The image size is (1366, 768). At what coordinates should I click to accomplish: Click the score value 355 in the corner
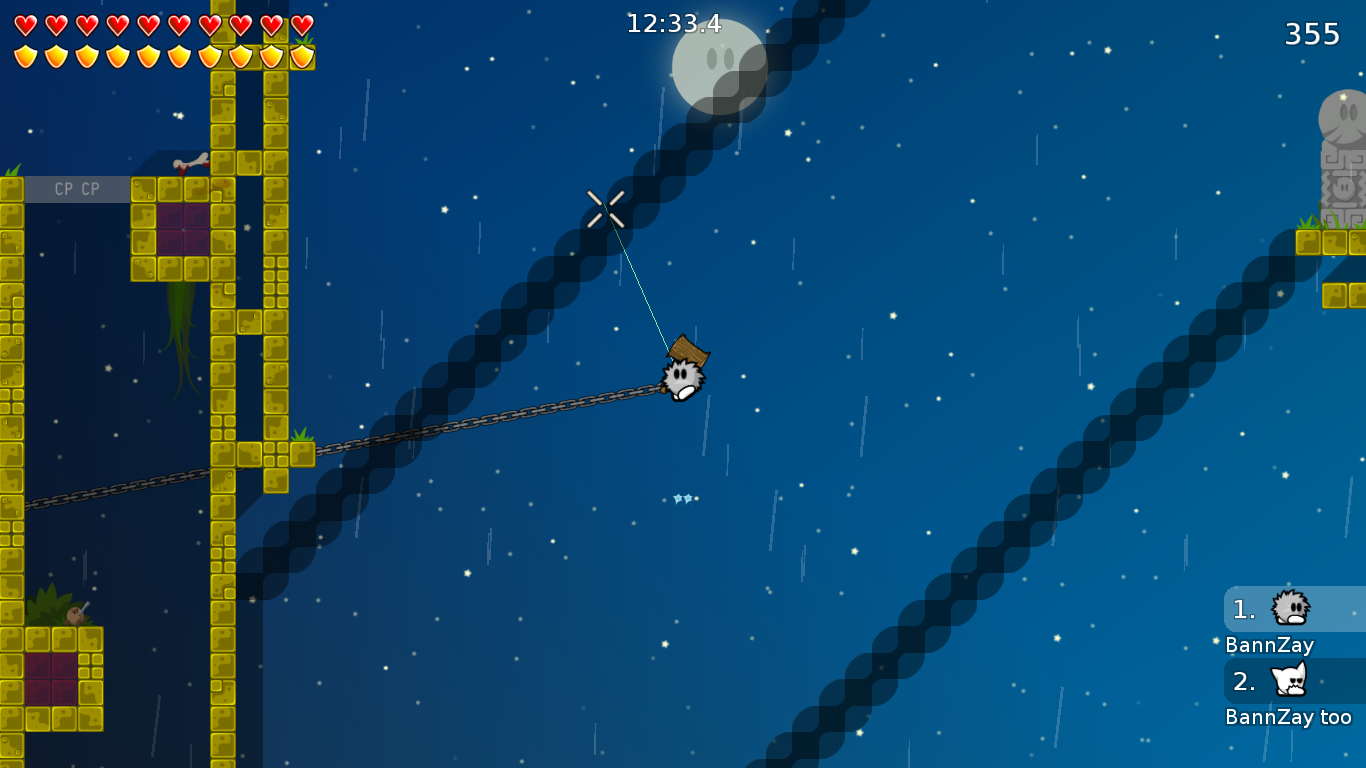tap(1312, 33)
